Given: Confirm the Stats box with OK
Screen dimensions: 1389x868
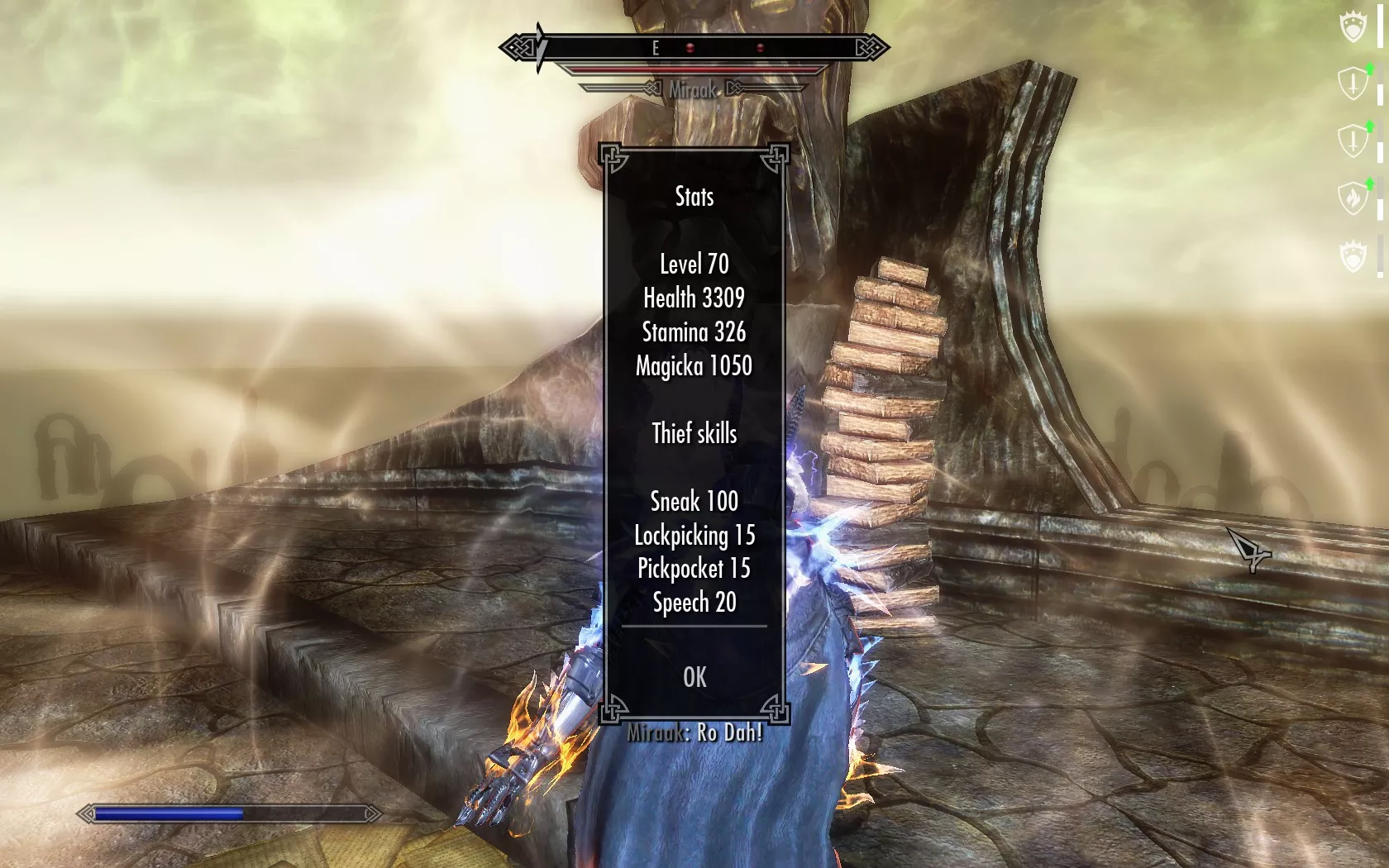Looking at the screenshot, I should point(694,678).
